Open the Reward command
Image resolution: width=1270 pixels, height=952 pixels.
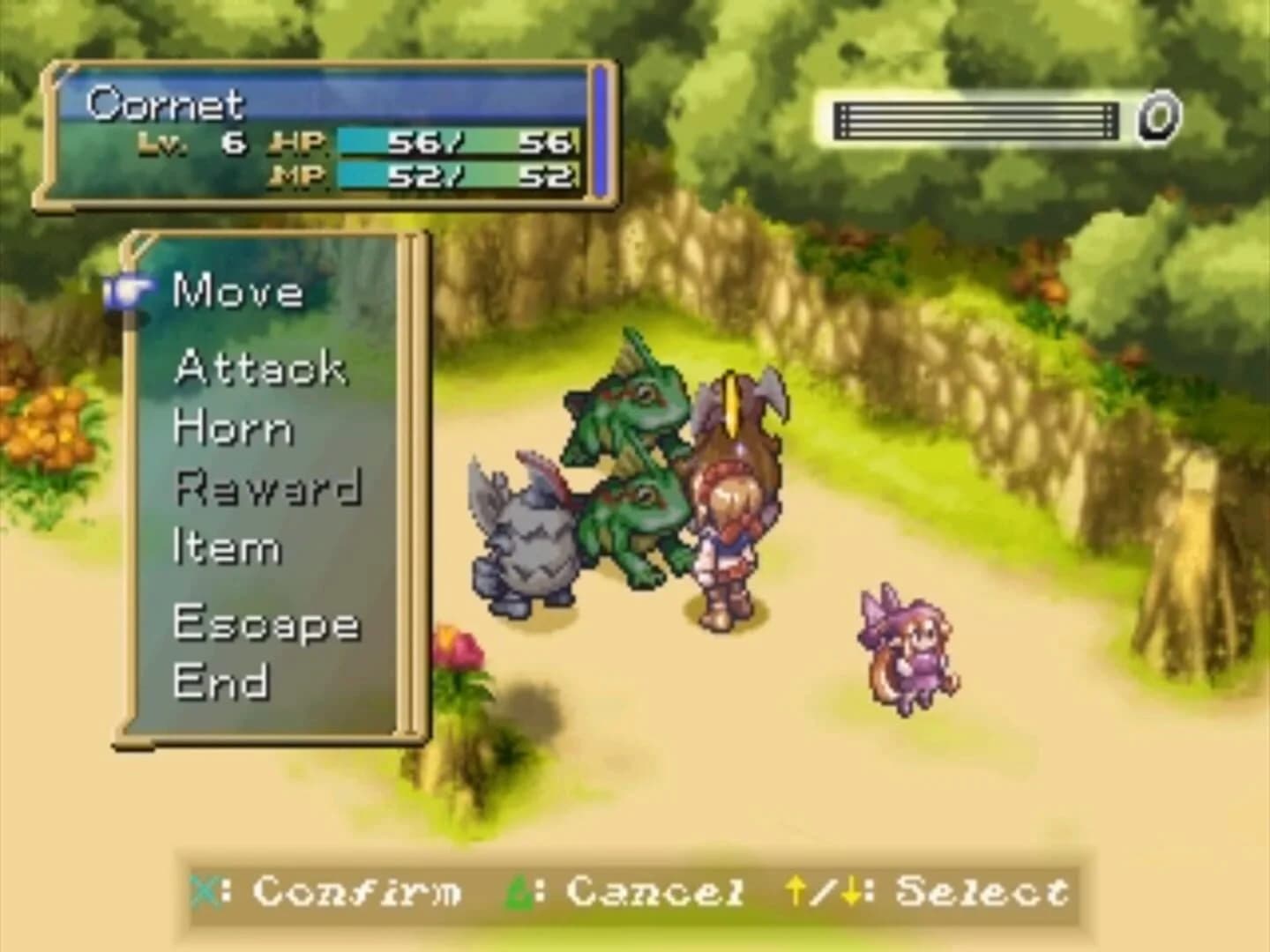[269, 487]
